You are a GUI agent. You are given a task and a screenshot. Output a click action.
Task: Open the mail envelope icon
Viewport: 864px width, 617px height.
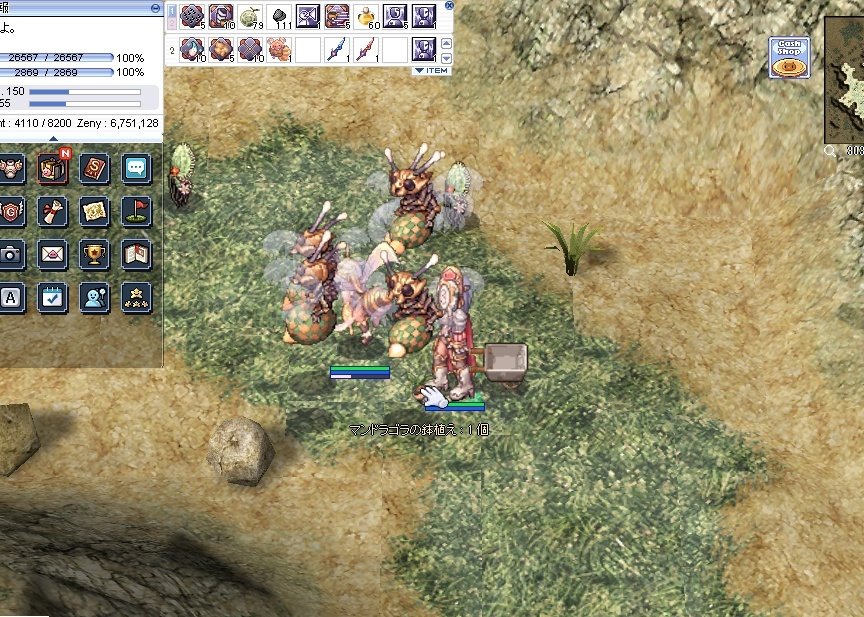point(52,254)
